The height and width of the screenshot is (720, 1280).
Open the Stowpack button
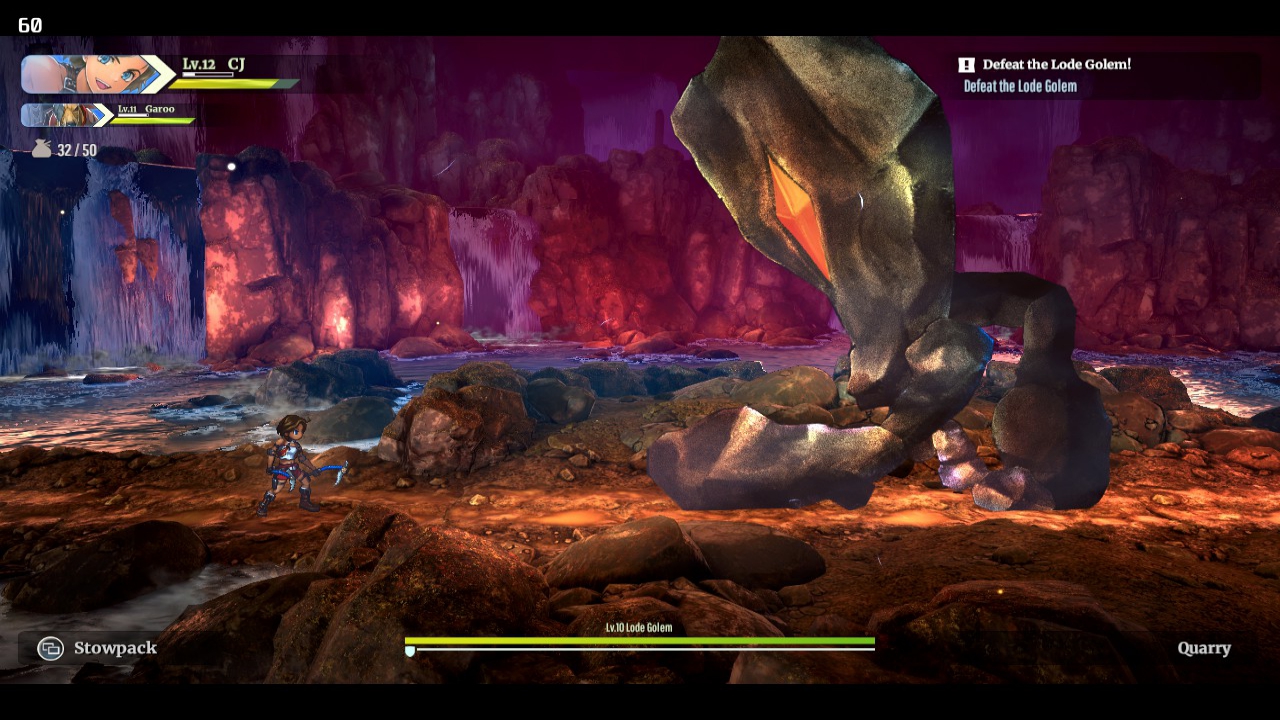coord(97,648)
